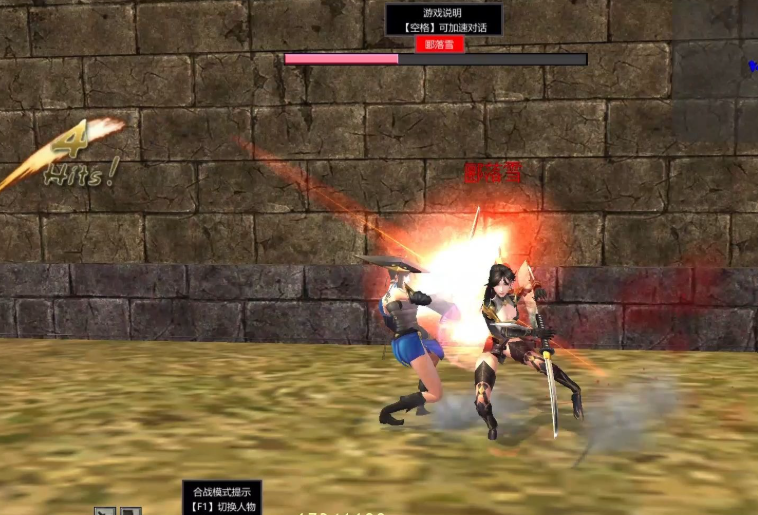Select the 游戏说明 instruction panel
758x515 pixels.
tap(442, 20)
